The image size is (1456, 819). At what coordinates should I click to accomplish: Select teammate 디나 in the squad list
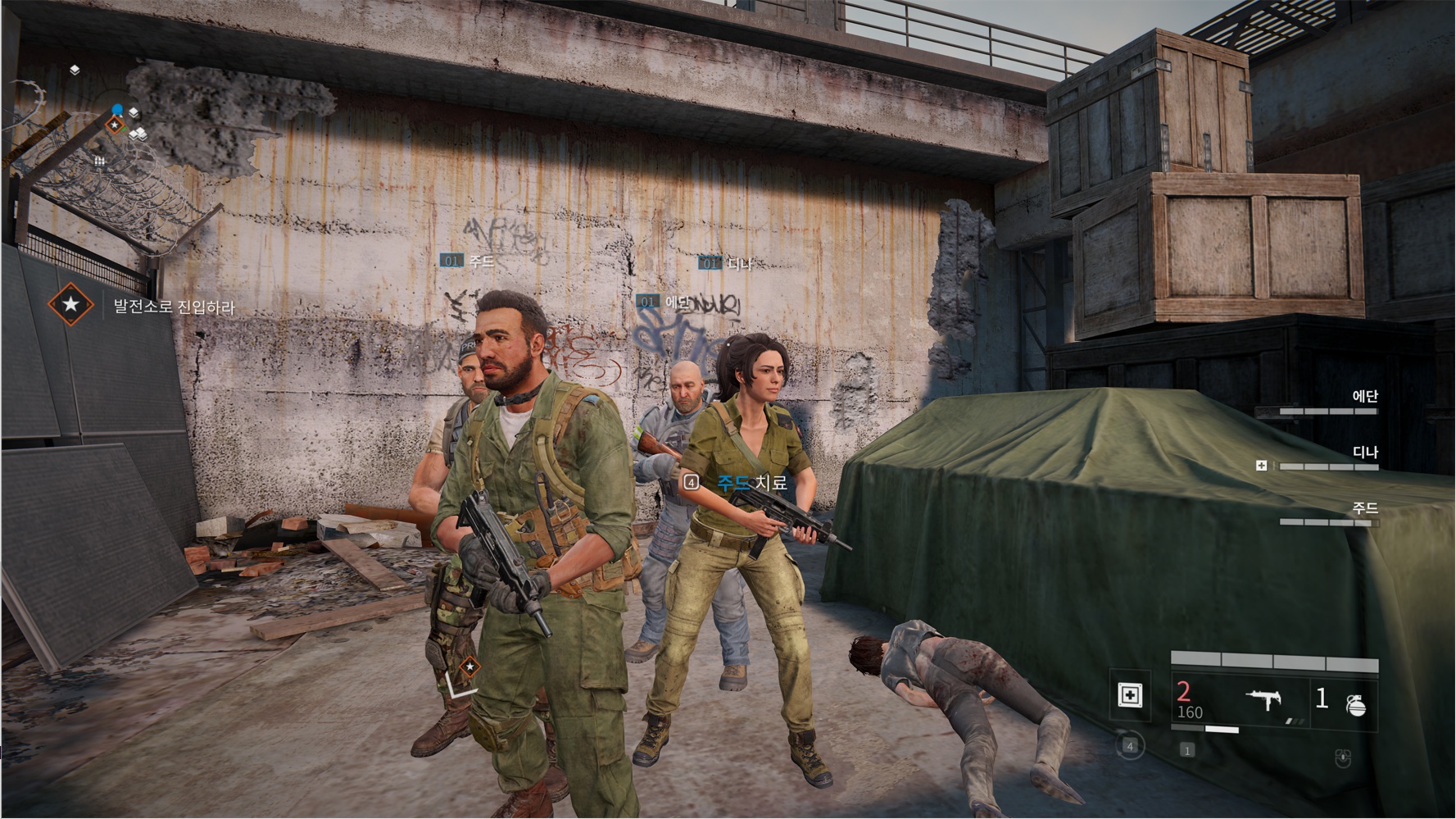(1328, 458)
